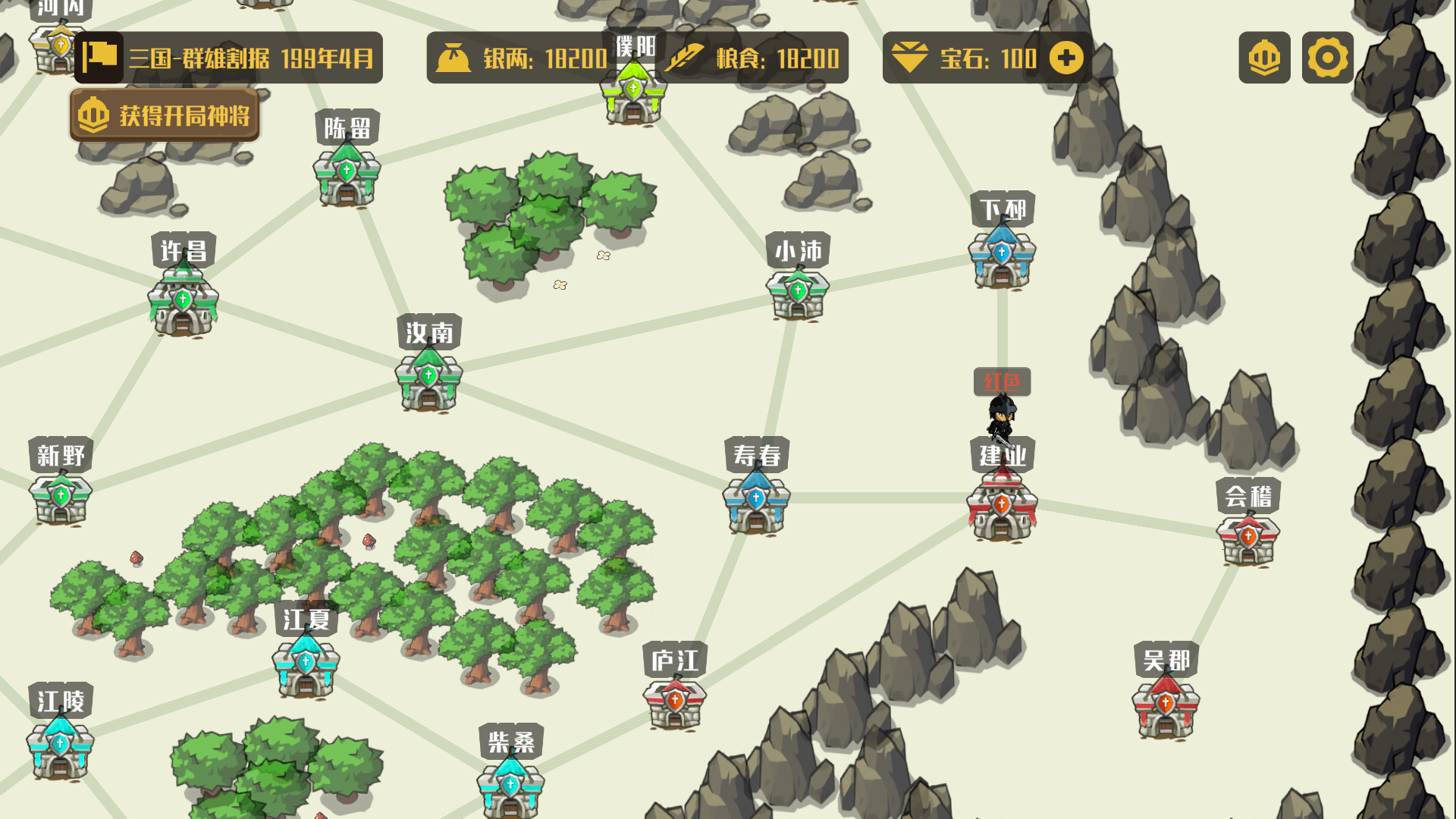Choose the 濮阳 city
The width and height of the screenshot is (1456, 819).
(x=633, y=93)
